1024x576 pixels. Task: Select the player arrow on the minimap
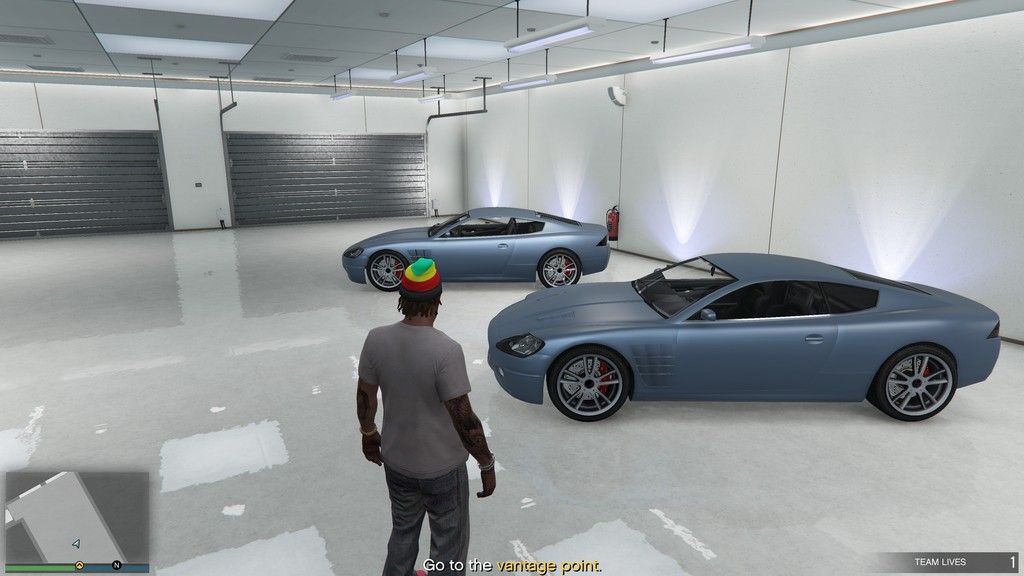tap(76, 543)
